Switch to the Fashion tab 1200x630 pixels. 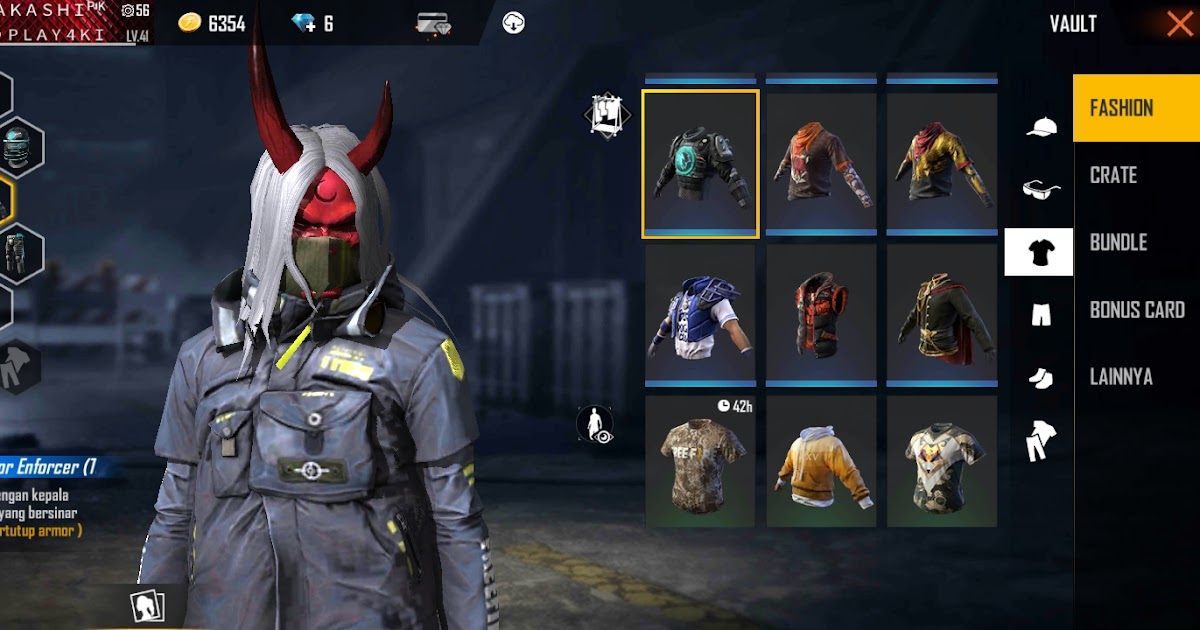tap(1136, 108)
